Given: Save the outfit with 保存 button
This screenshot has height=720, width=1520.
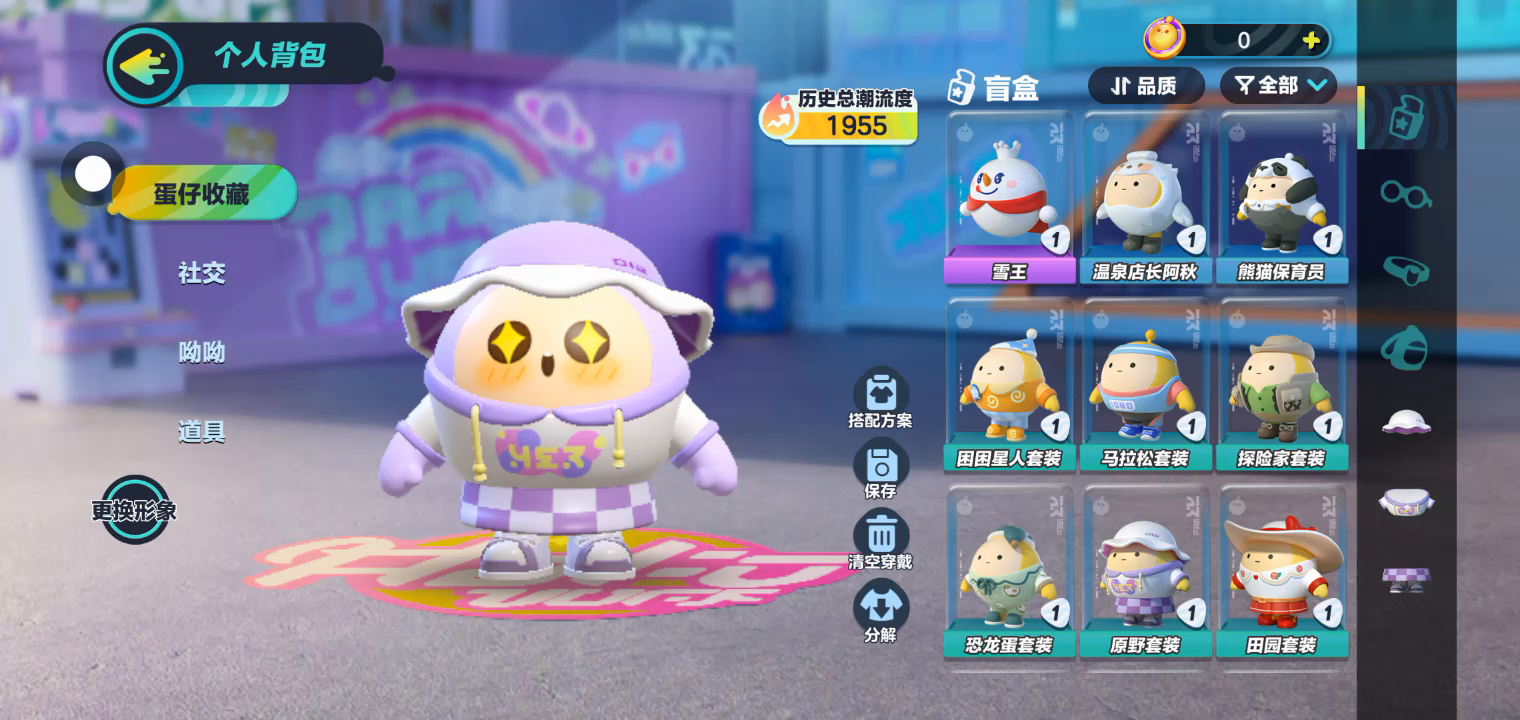Looking at the screenshot, I should [881, 468].
